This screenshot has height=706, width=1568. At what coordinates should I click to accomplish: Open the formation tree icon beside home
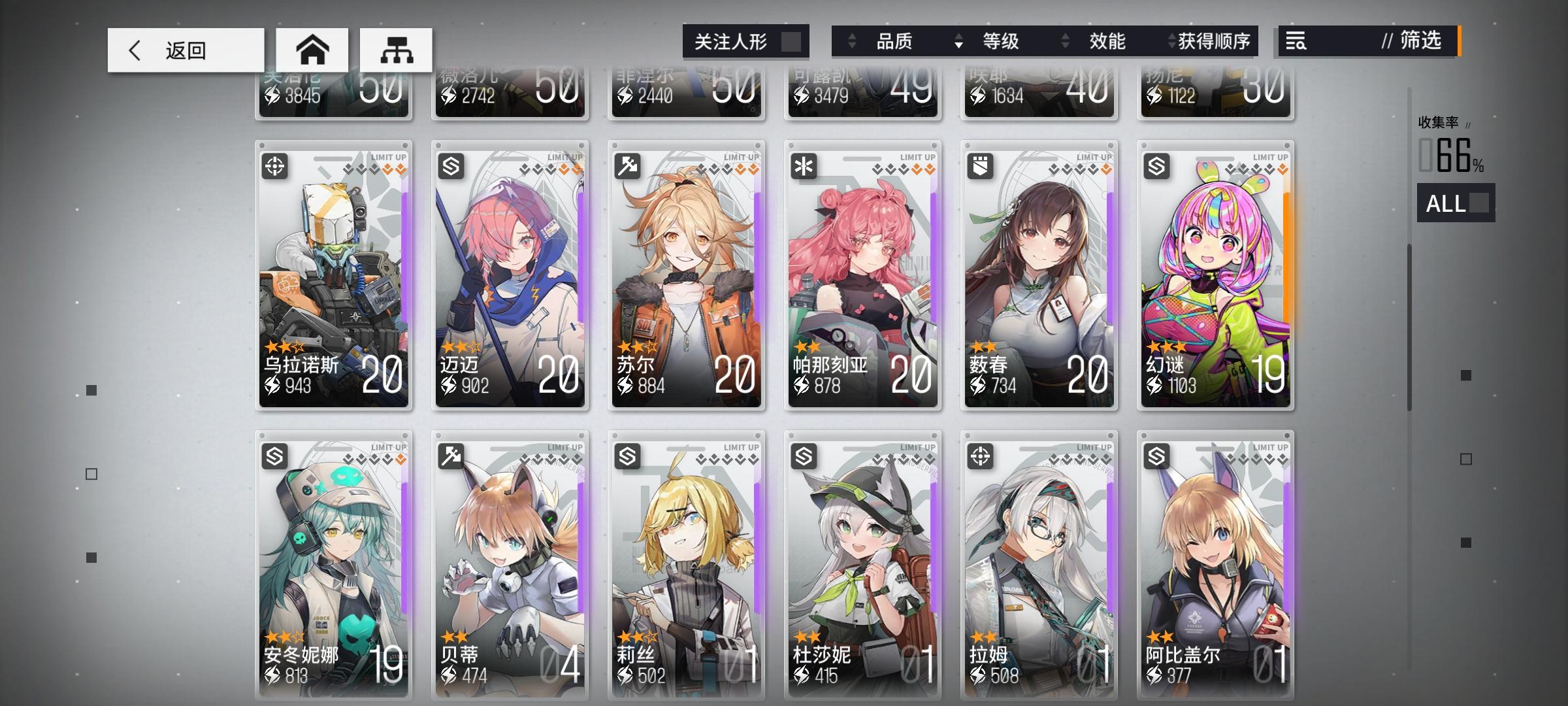click(397, 49)
